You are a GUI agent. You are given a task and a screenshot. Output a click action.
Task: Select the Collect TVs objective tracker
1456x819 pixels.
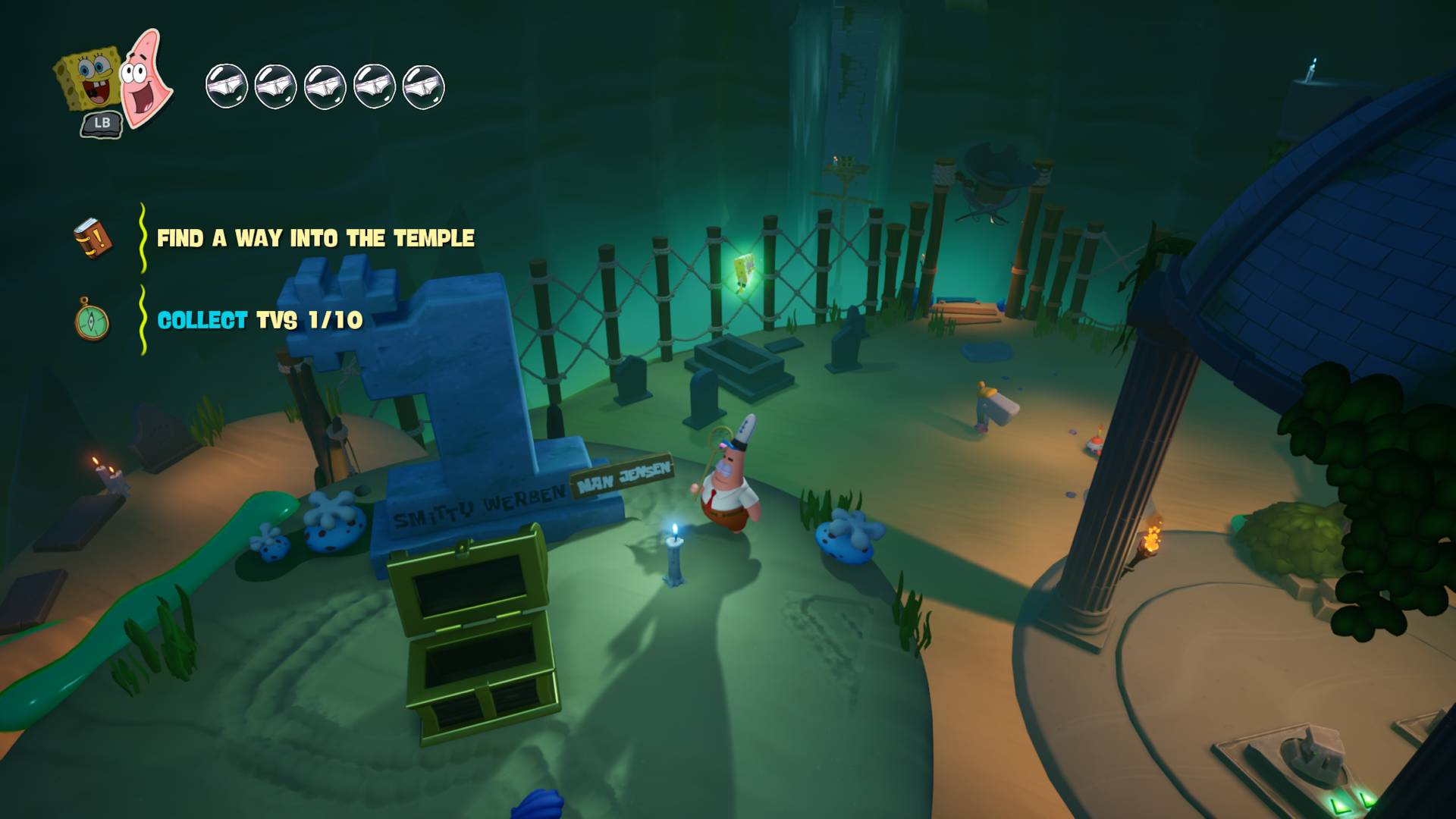tap(259, 321)
